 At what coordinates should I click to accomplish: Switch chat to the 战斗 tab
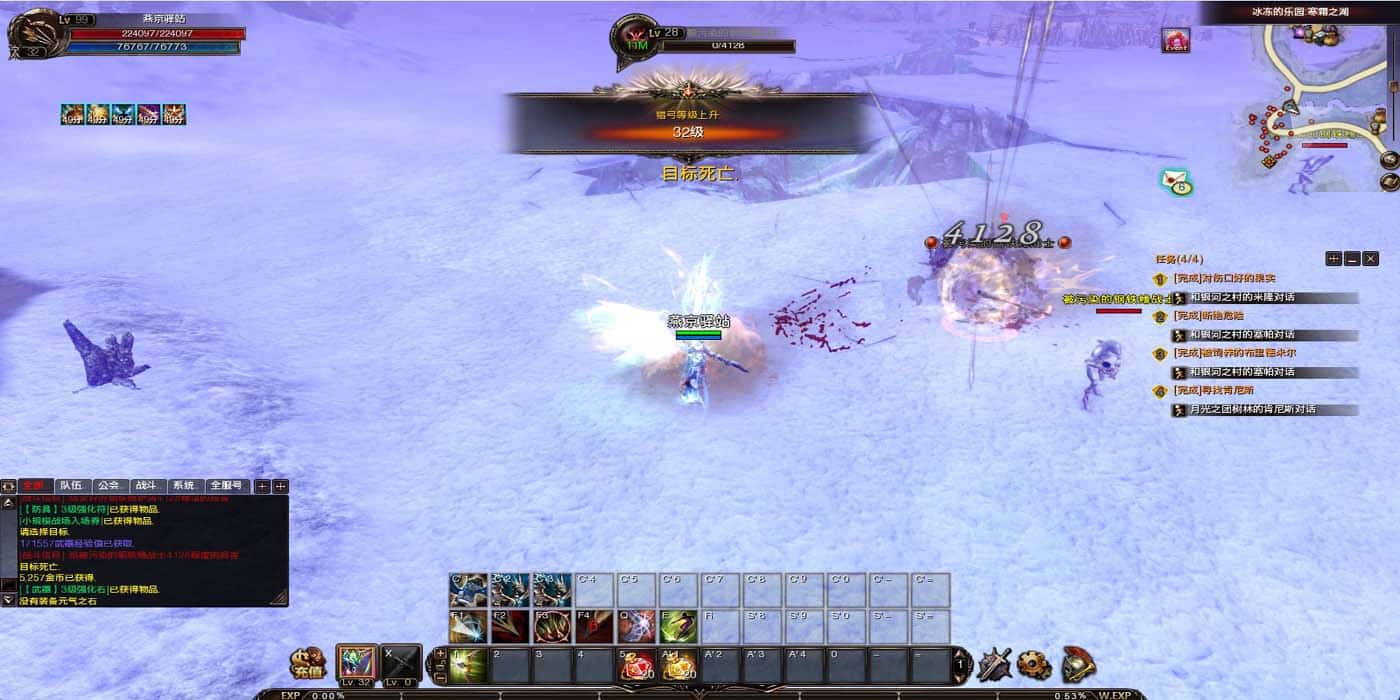click(x=146, y=486)
